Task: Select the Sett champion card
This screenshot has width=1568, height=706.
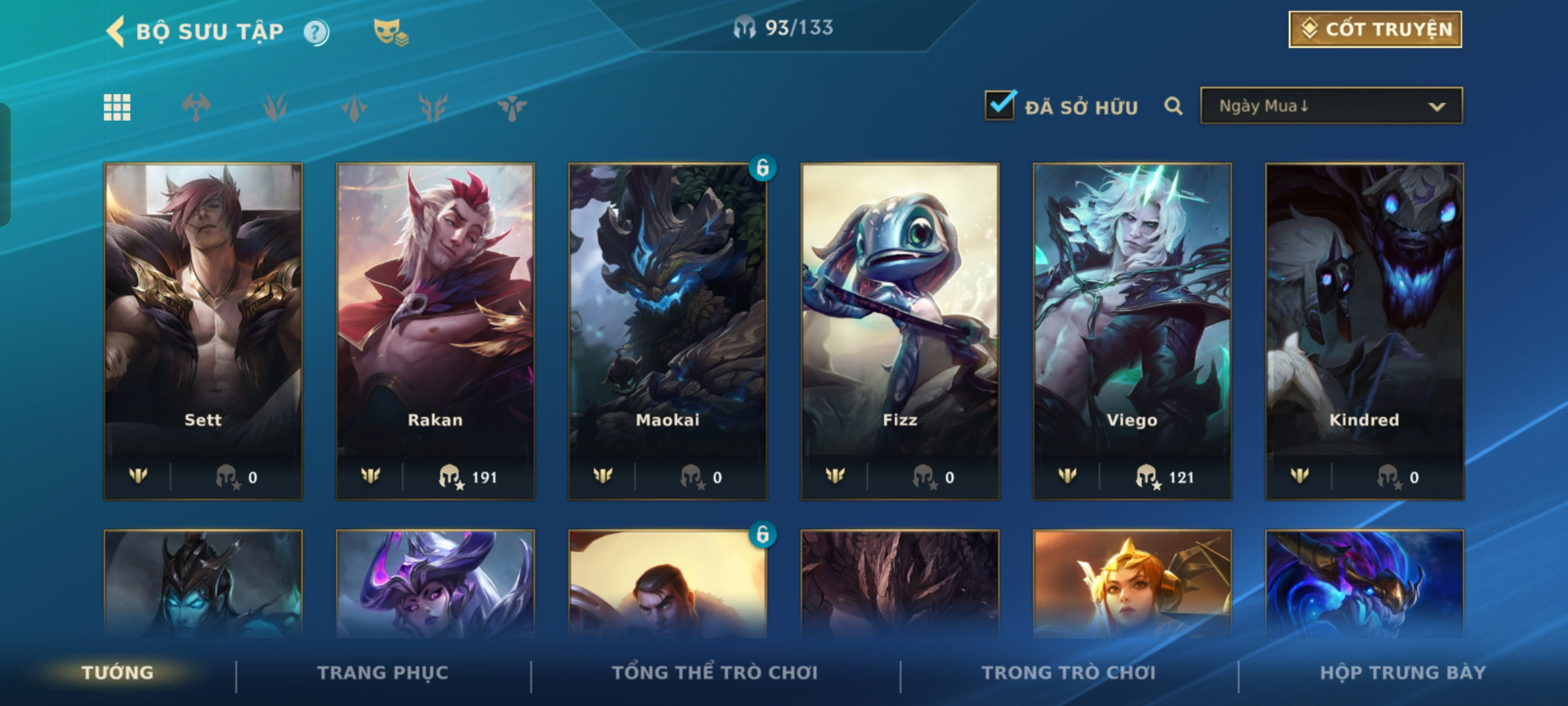Action: 203,331
